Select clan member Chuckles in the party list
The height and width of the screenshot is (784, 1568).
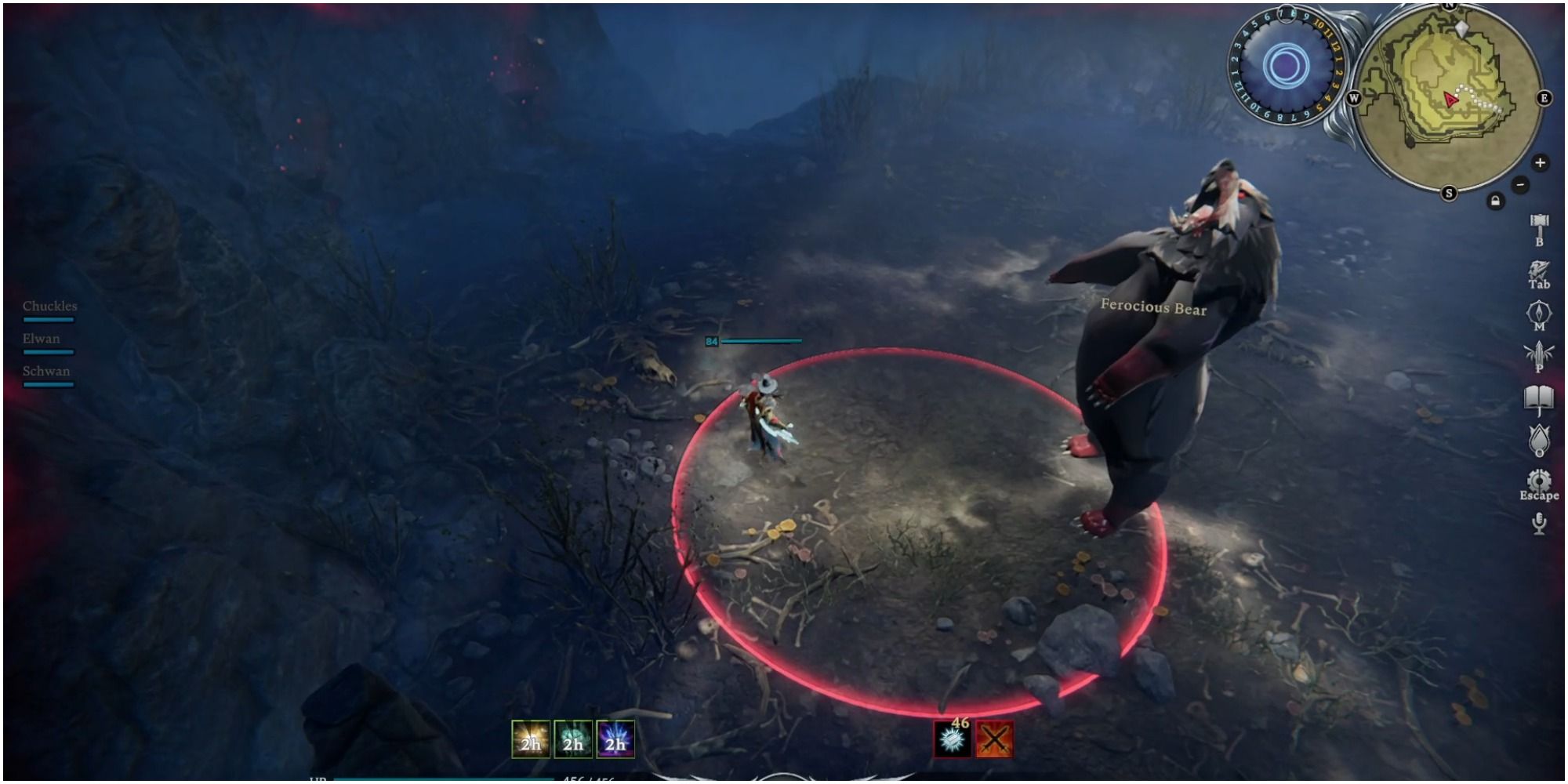49,307
